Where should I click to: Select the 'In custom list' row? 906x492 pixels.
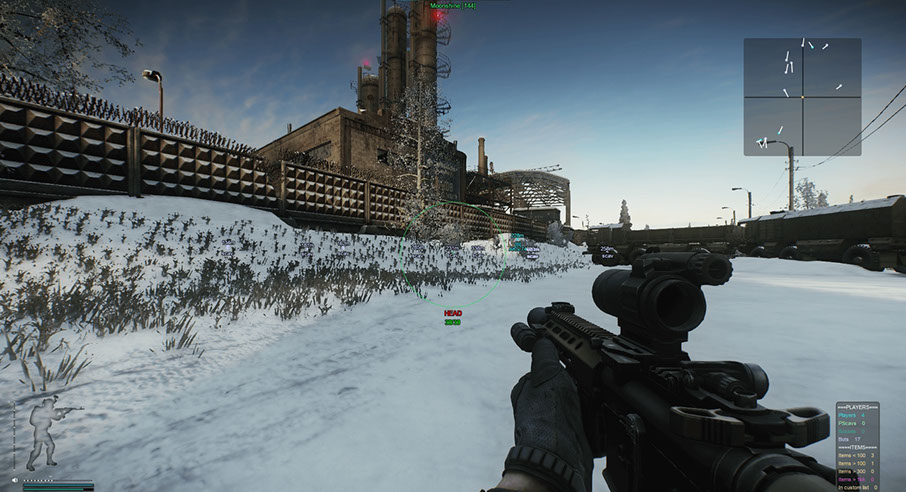click(856, 487)
